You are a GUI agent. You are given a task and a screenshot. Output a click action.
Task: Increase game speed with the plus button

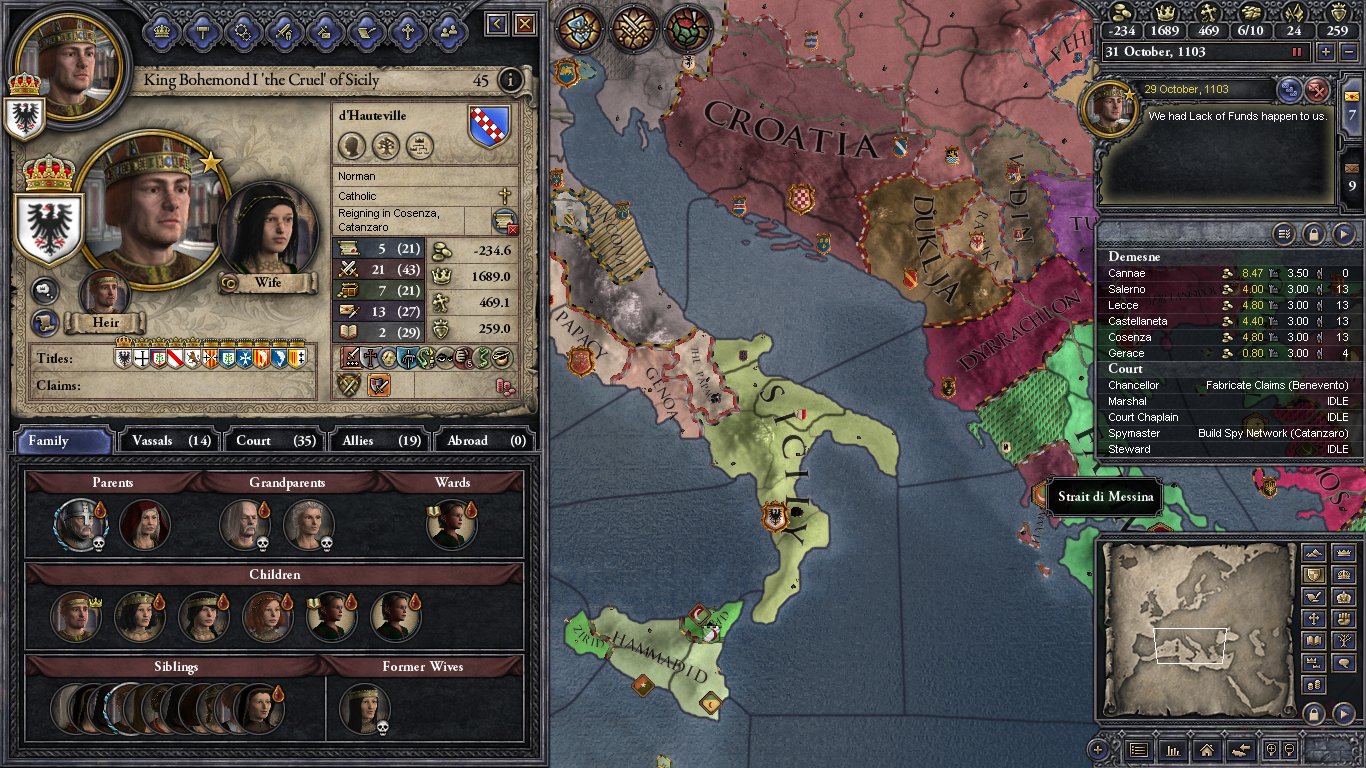pos(1326,52)
